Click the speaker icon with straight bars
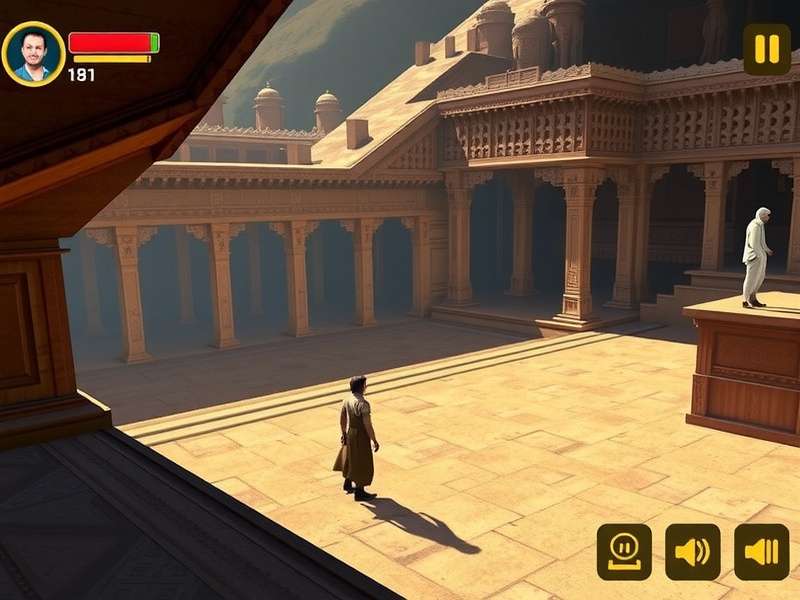Screen dimensions: 800x600 [x=761, y=552]
